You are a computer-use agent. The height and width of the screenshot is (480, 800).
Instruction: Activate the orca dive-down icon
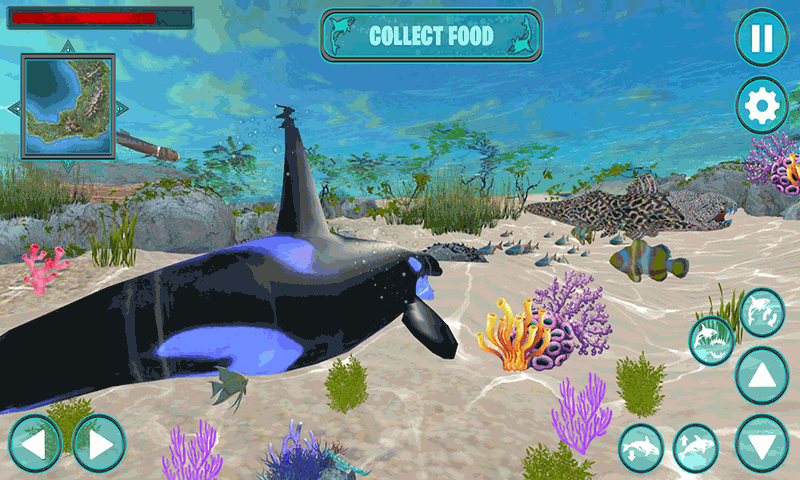point(641,448)
